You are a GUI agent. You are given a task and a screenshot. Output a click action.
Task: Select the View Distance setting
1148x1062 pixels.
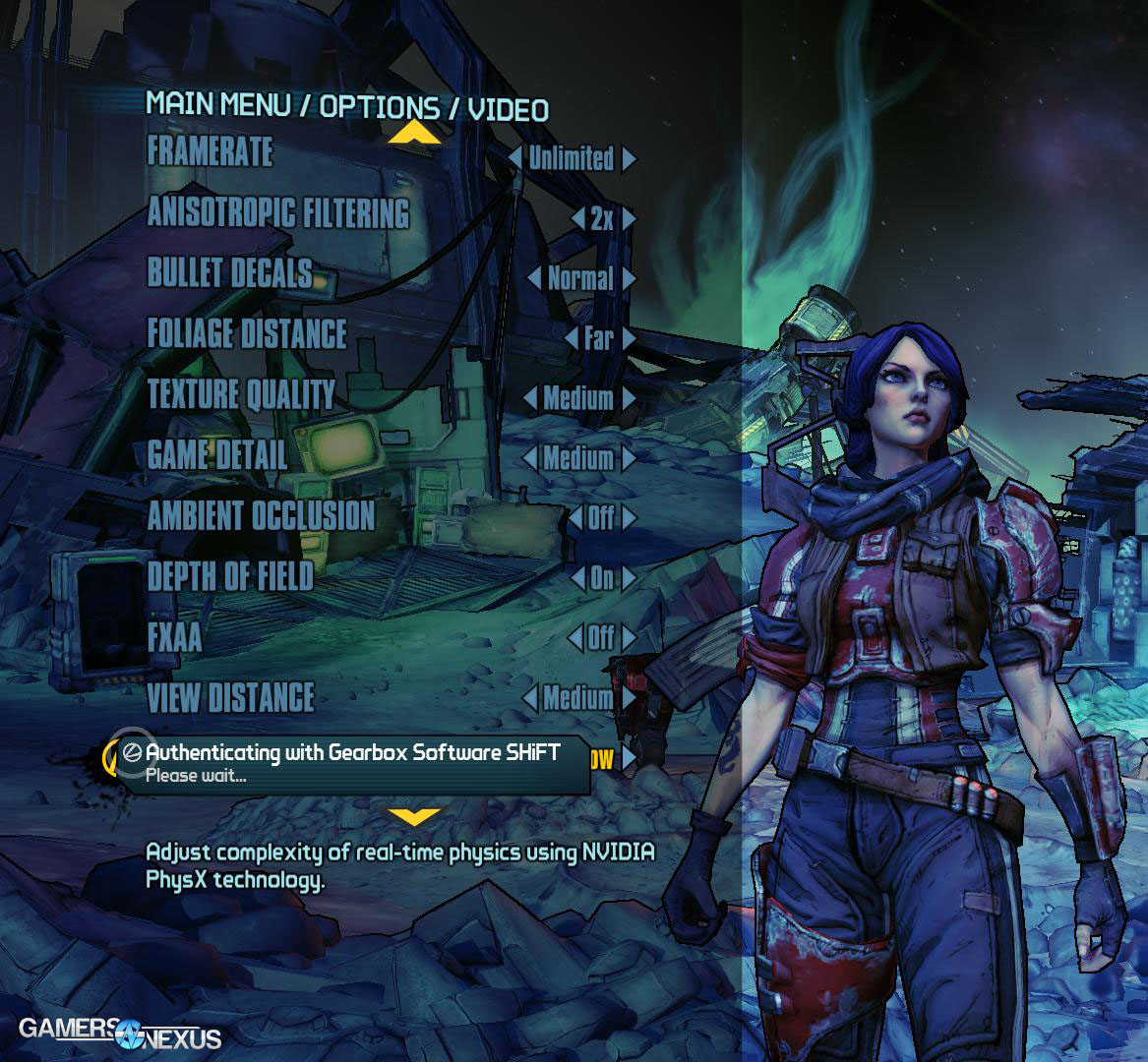point(231,697)
